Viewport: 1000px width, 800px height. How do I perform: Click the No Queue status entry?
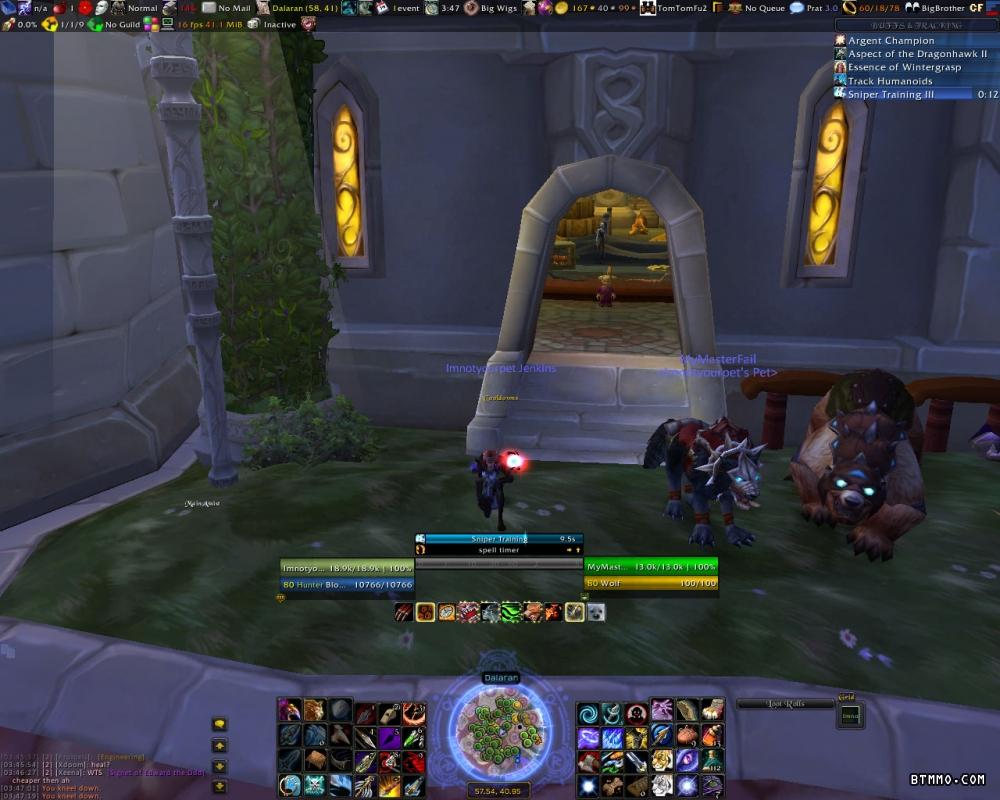click(x=764, y=8)
